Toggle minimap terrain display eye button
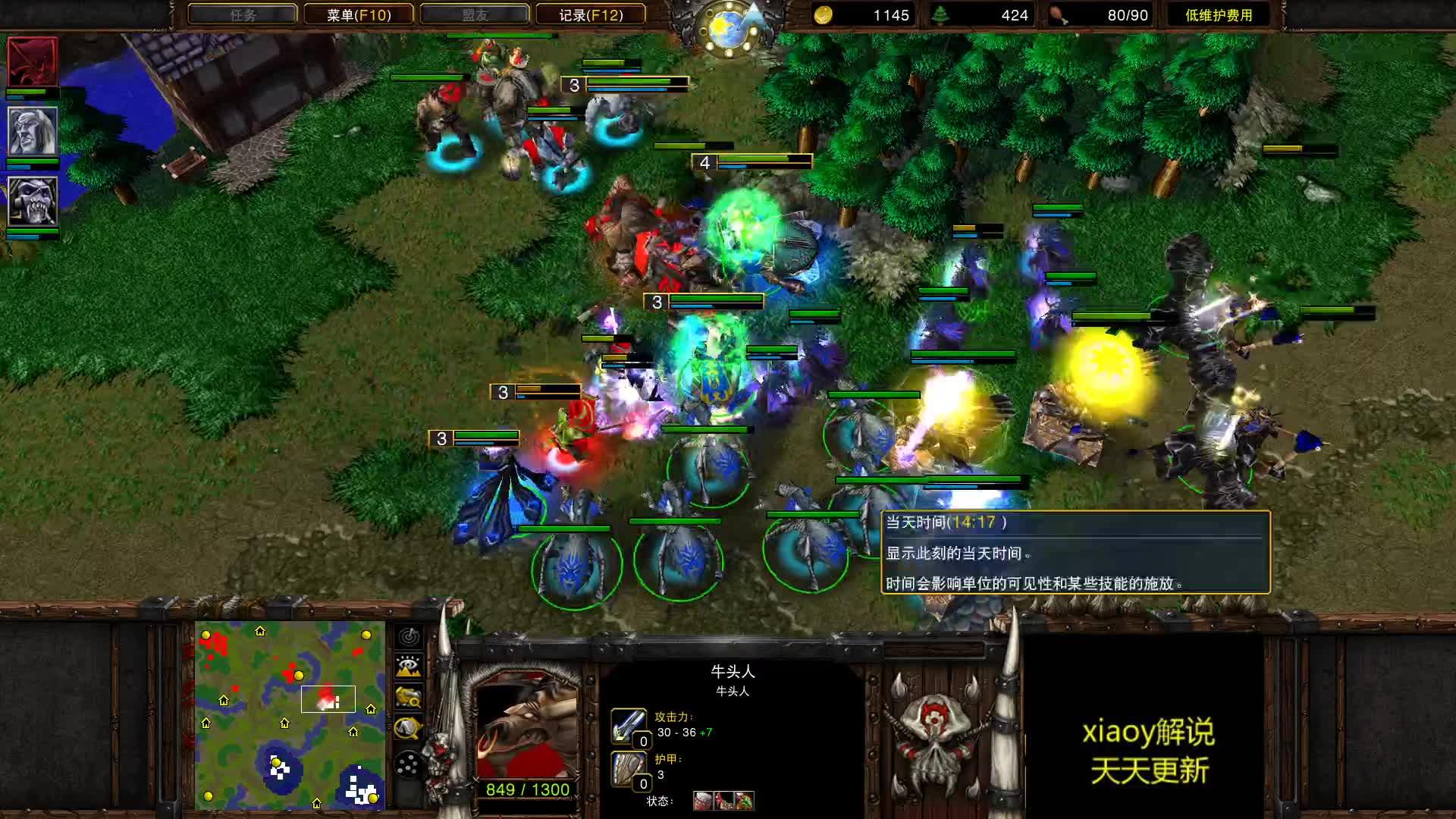This screenshot has height=819, width=1456. (x=409, y=667)
